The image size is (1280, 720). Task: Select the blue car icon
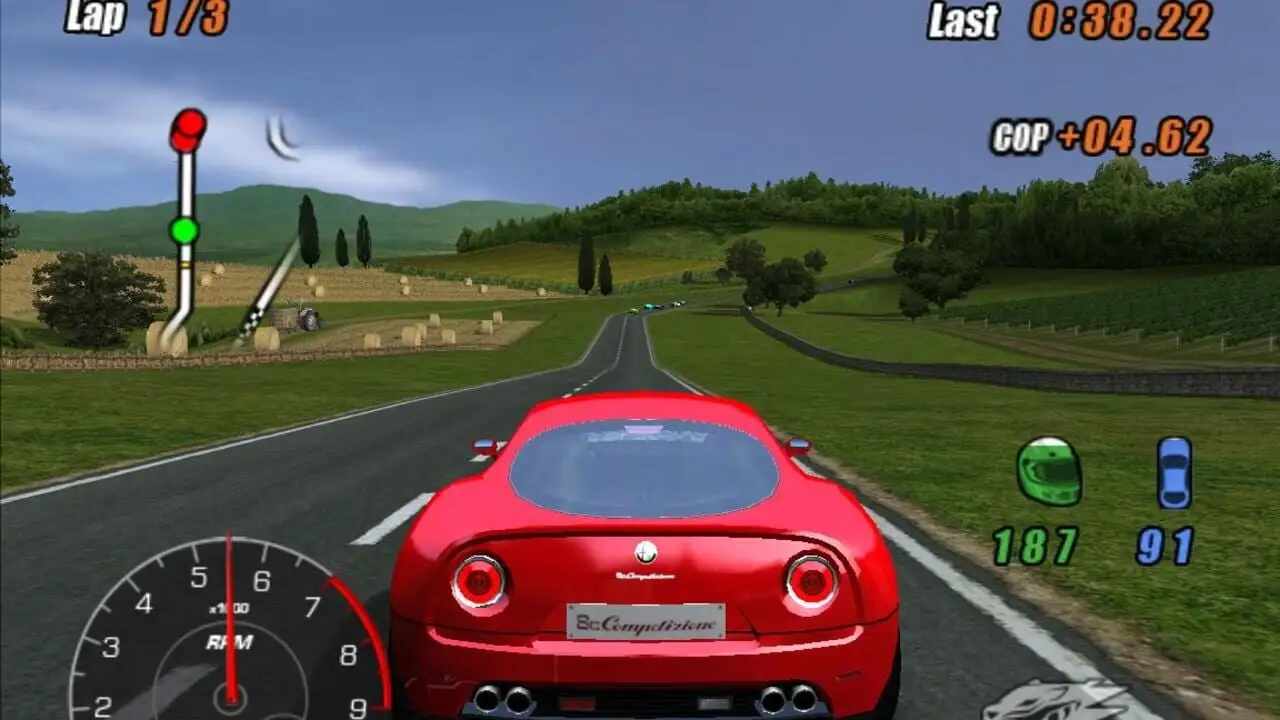(x=1174, y=473)
